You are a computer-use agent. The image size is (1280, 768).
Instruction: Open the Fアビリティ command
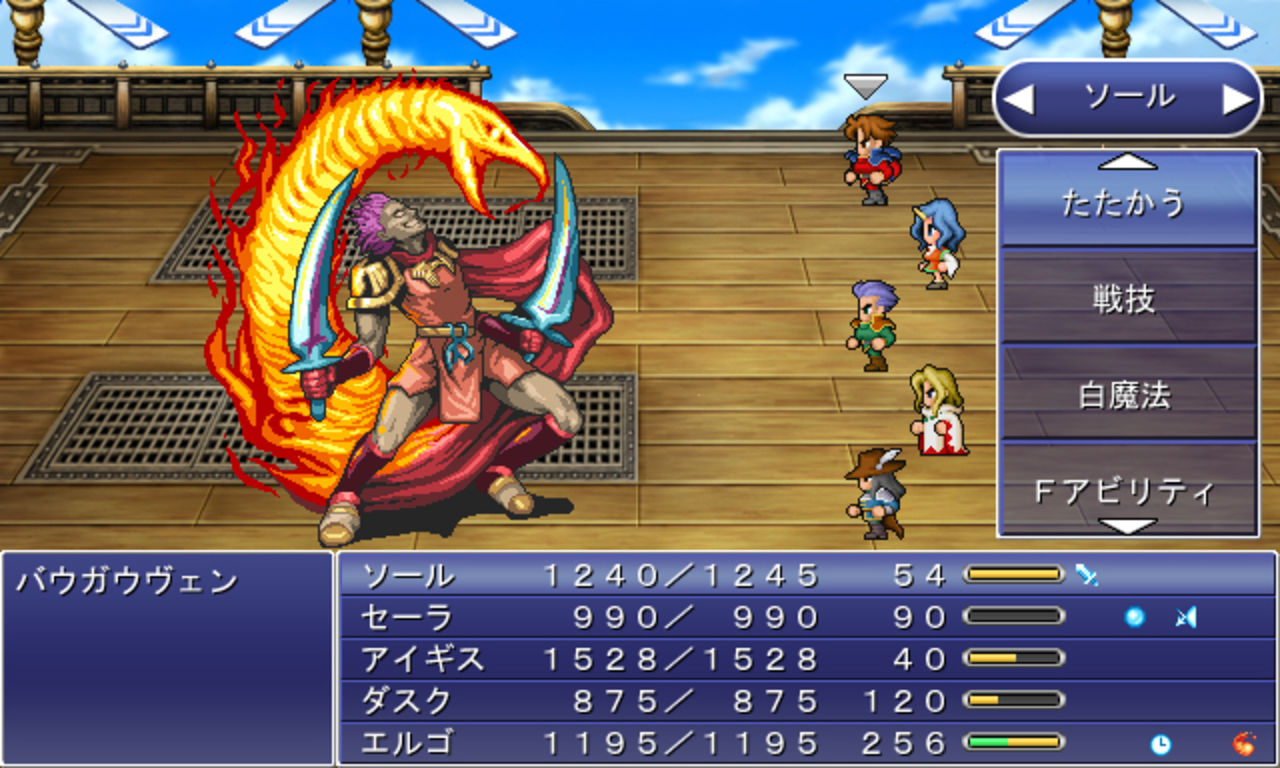tap(1128, 490)
